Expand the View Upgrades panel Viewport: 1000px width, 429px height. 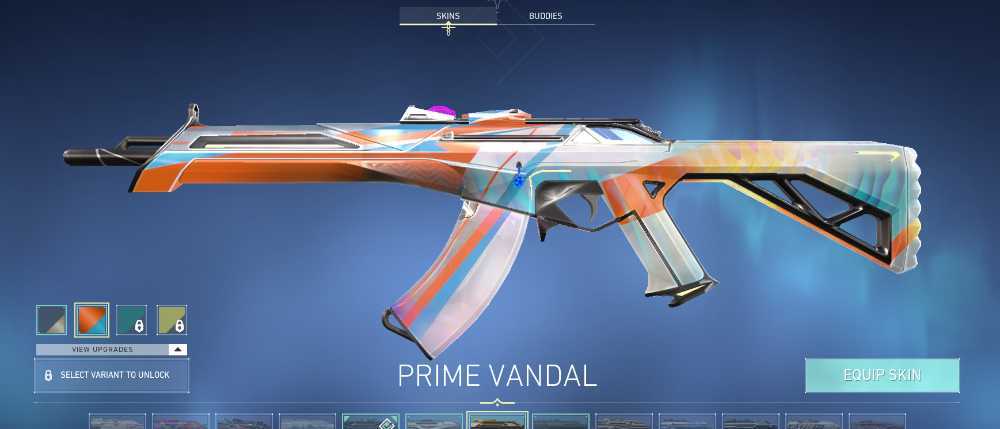tap(111, 349)
